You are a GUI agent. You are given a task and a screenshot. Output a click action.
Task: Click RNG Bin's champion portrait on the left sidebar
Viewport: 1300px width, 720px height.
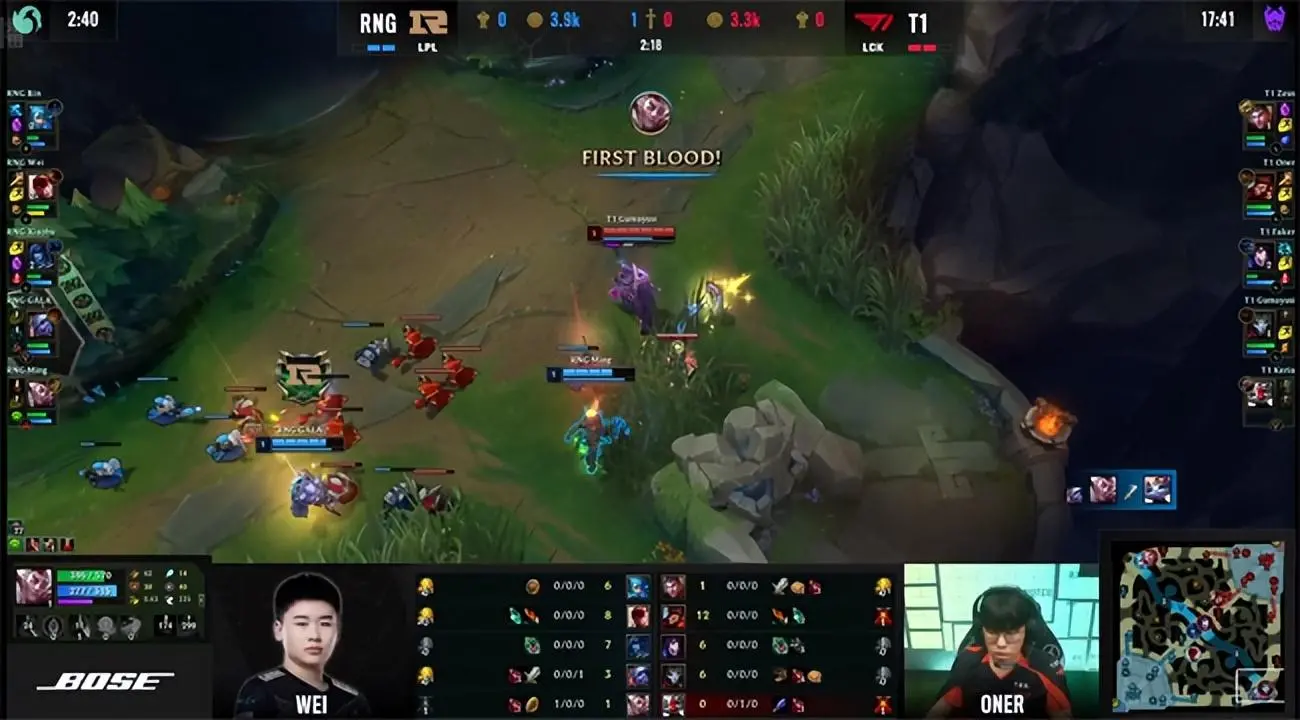coord(39,117)
